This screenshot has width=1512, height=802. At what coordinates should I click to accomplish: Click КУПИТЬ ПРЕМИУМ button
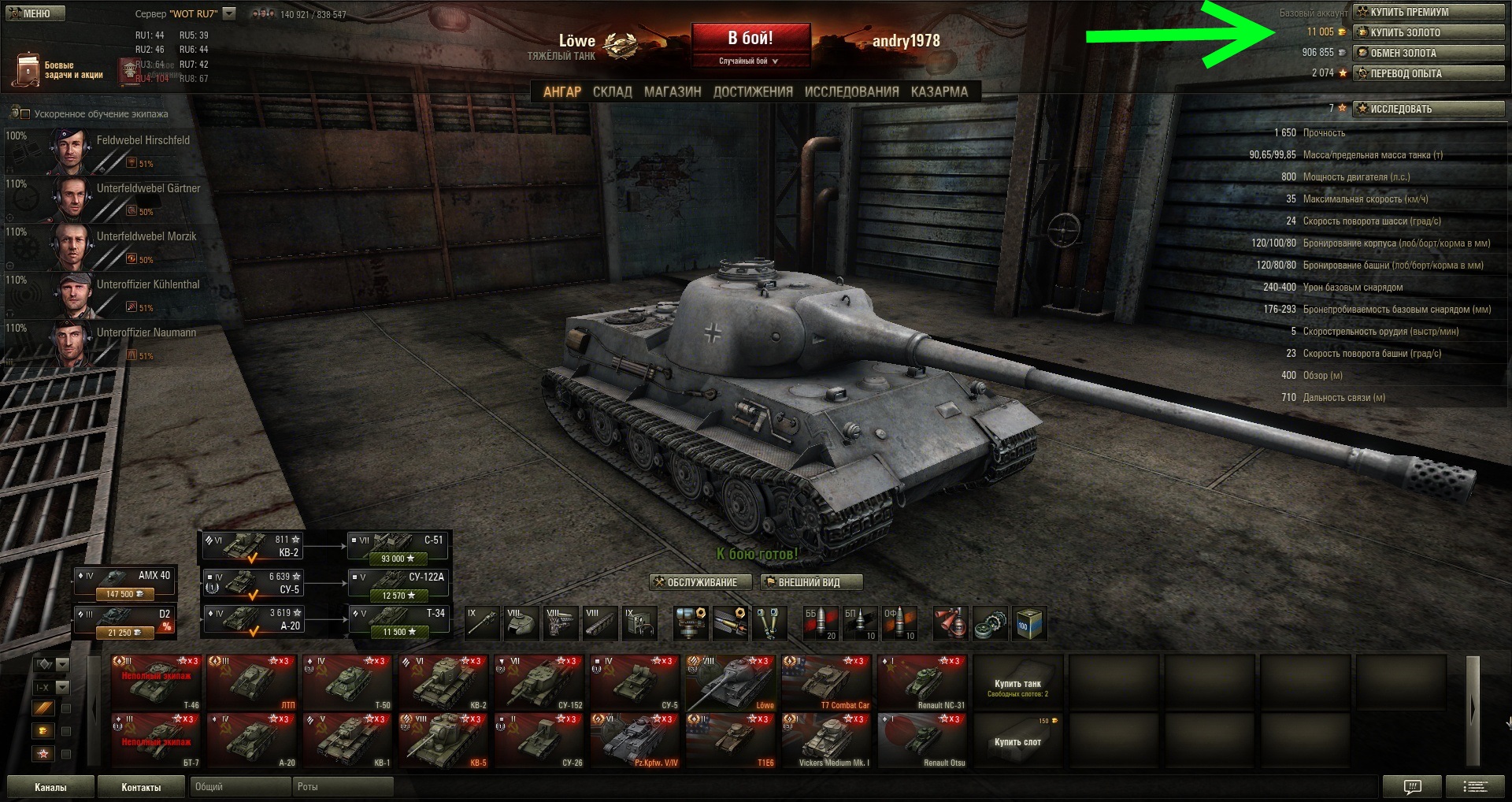coord(1428,12)
